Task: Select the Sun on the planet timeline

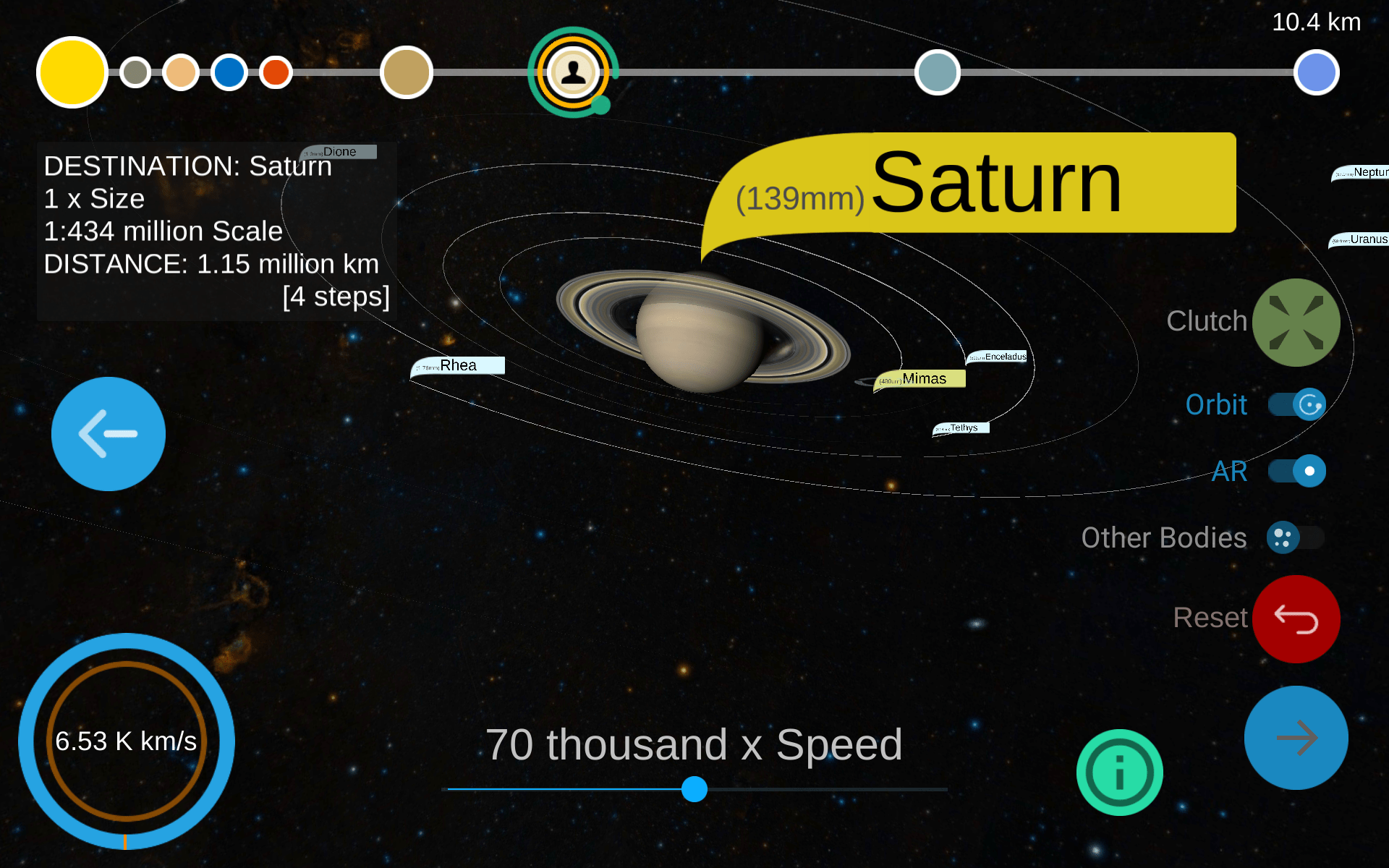Action: 71,72
